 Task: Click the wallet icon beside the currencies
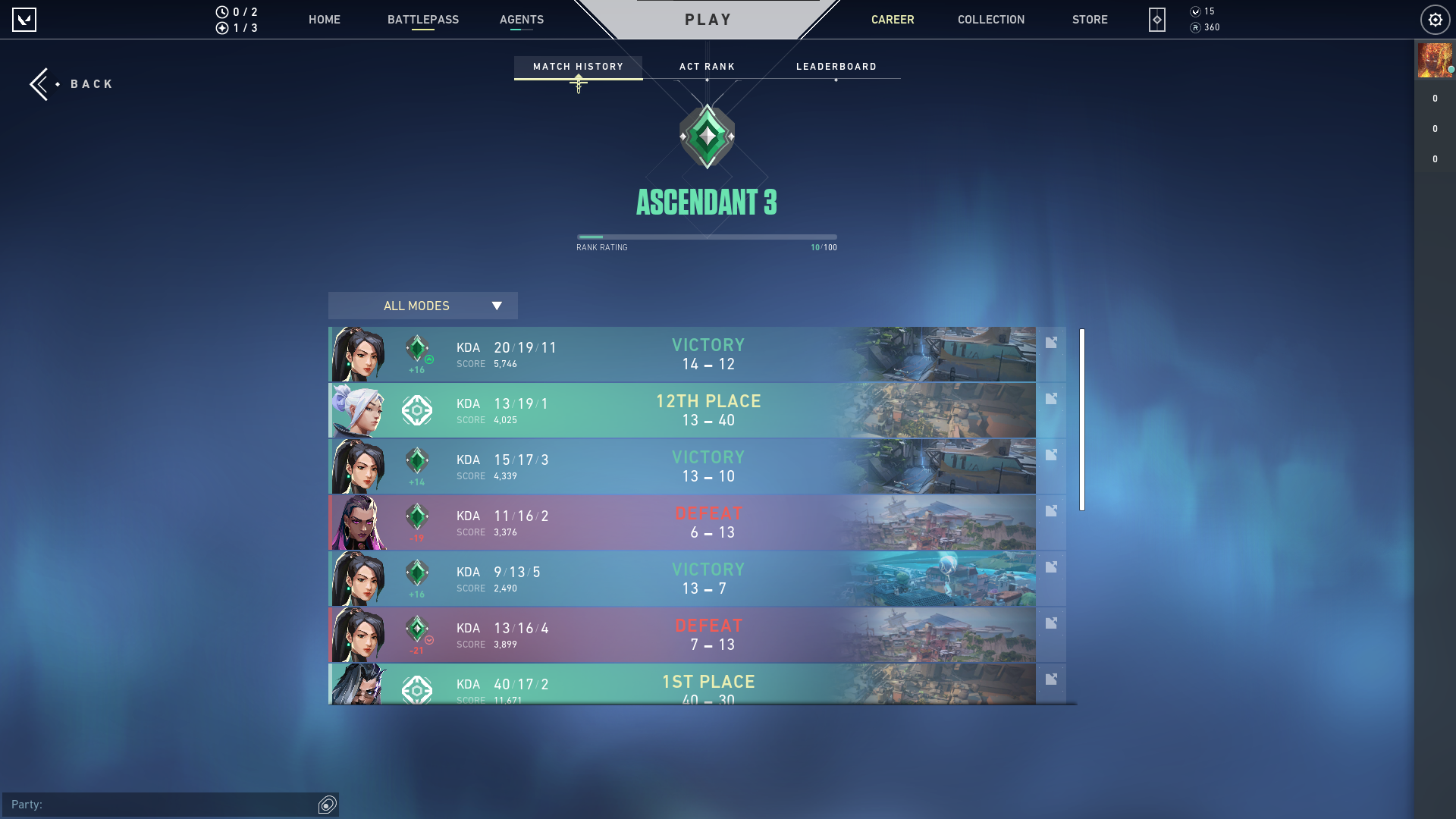pos(1156,20)
